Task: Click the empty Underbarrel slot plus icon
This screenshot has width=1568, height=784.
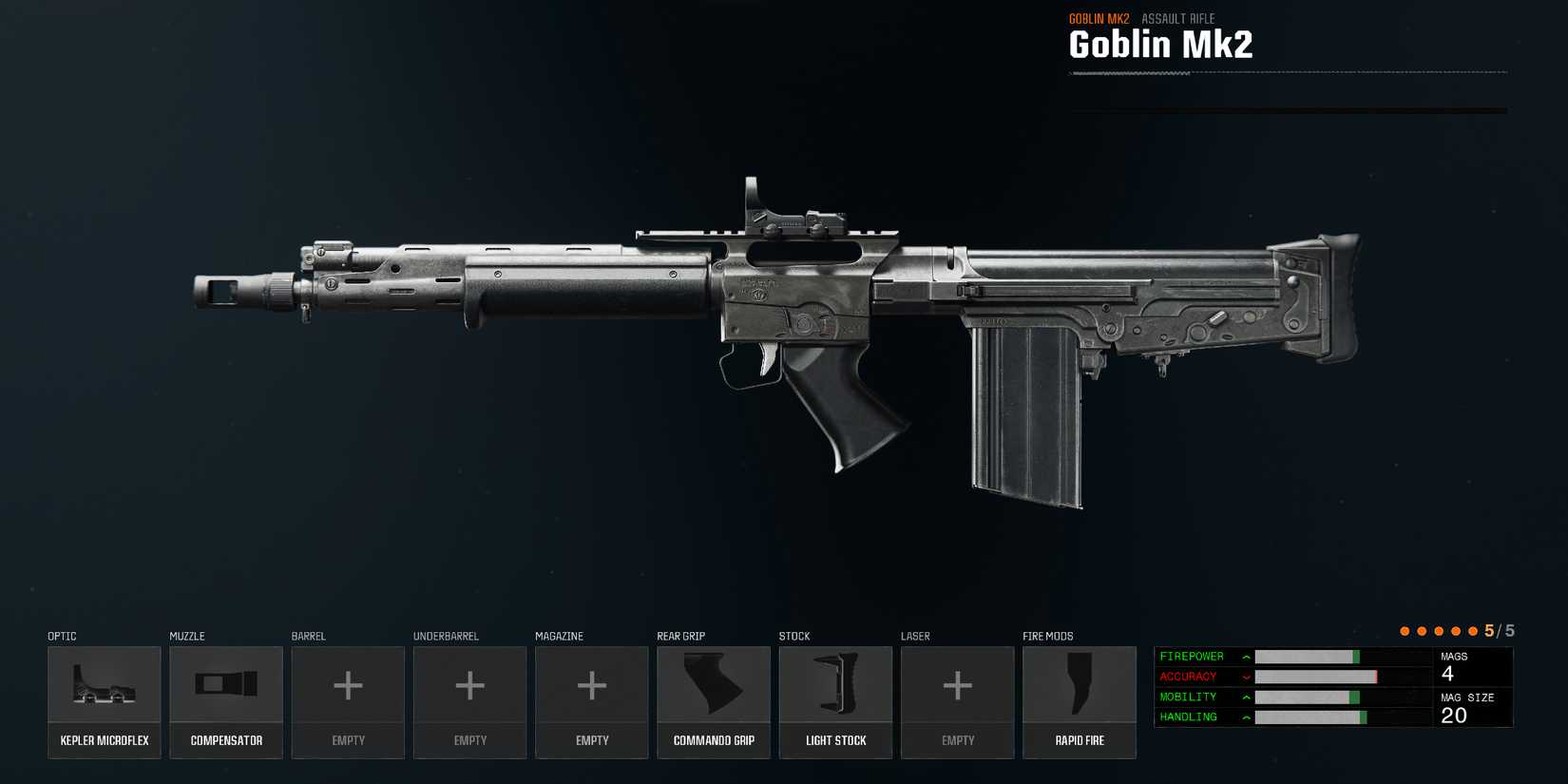Action: coord(469,685)
